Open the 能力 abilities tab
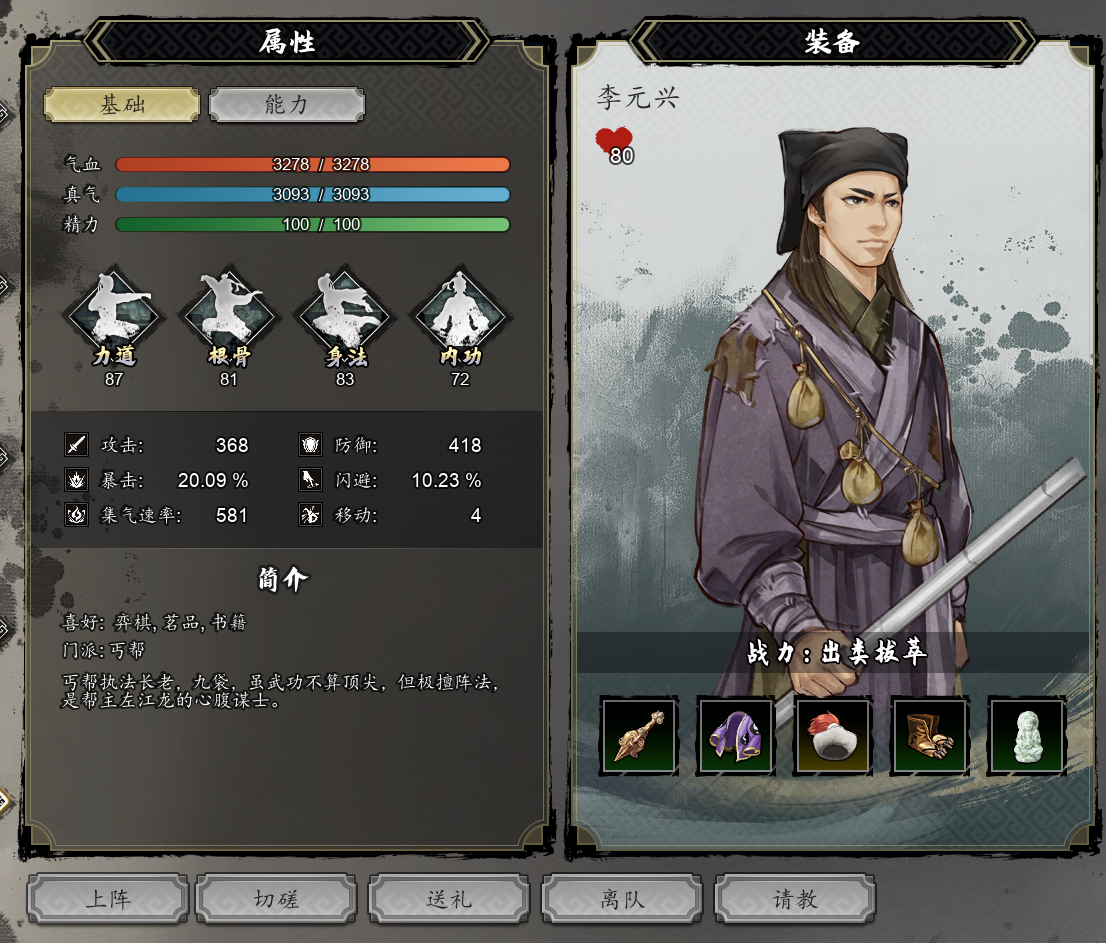Image resolution: width=1106 pixels, height=943 pixels. point(287,105)
